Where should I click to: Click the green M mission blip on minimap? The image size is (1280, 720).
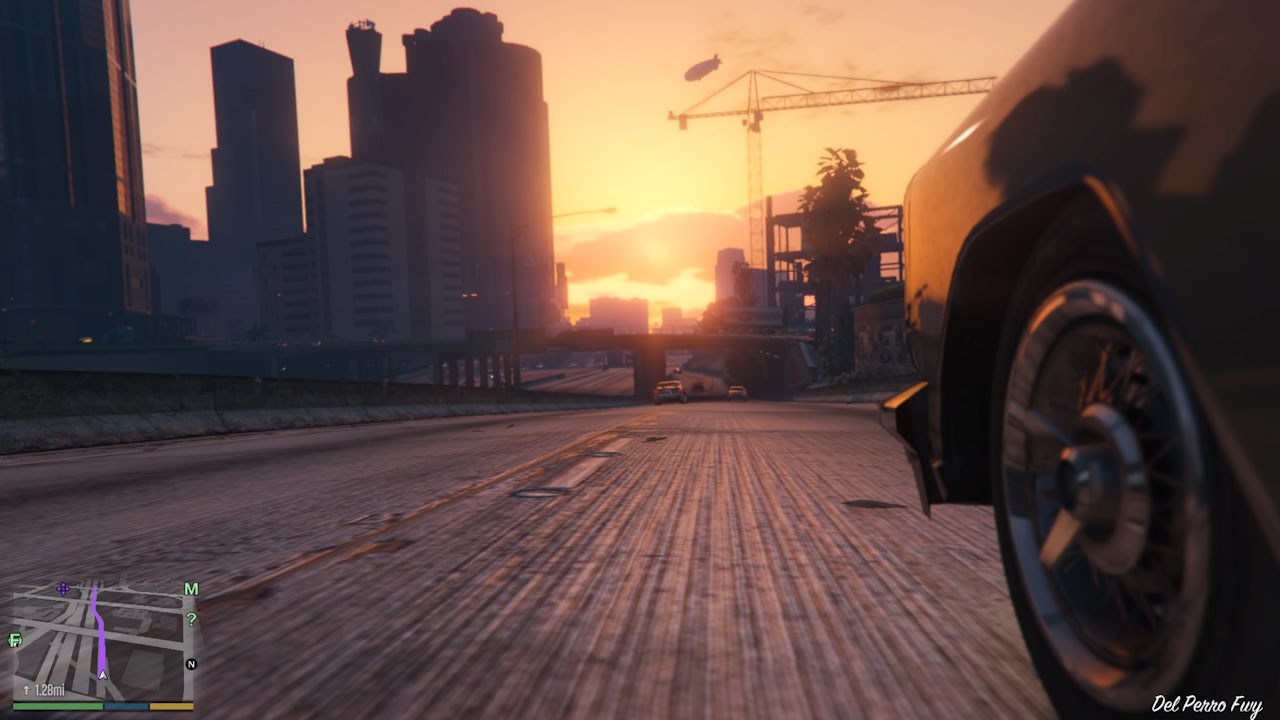coord(190,588)
